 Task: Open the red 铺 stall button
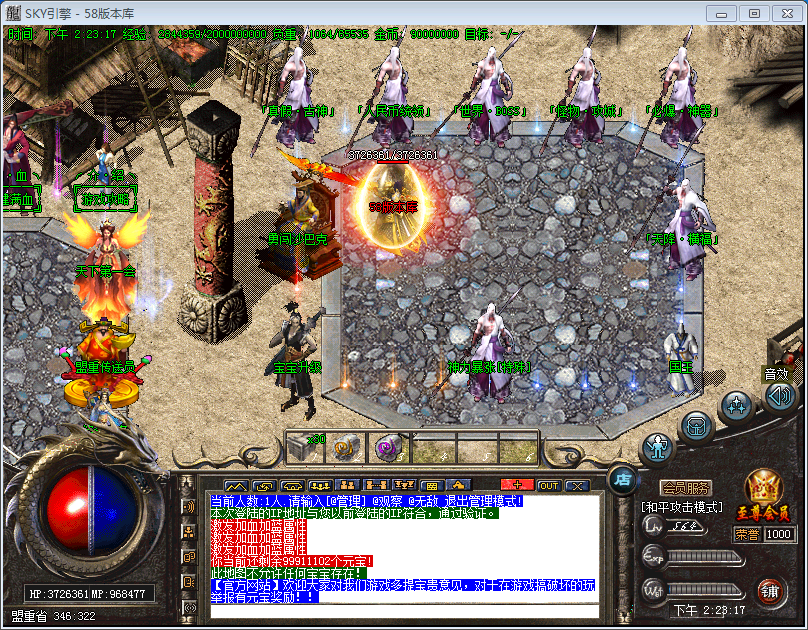click(x=768, y=590)
